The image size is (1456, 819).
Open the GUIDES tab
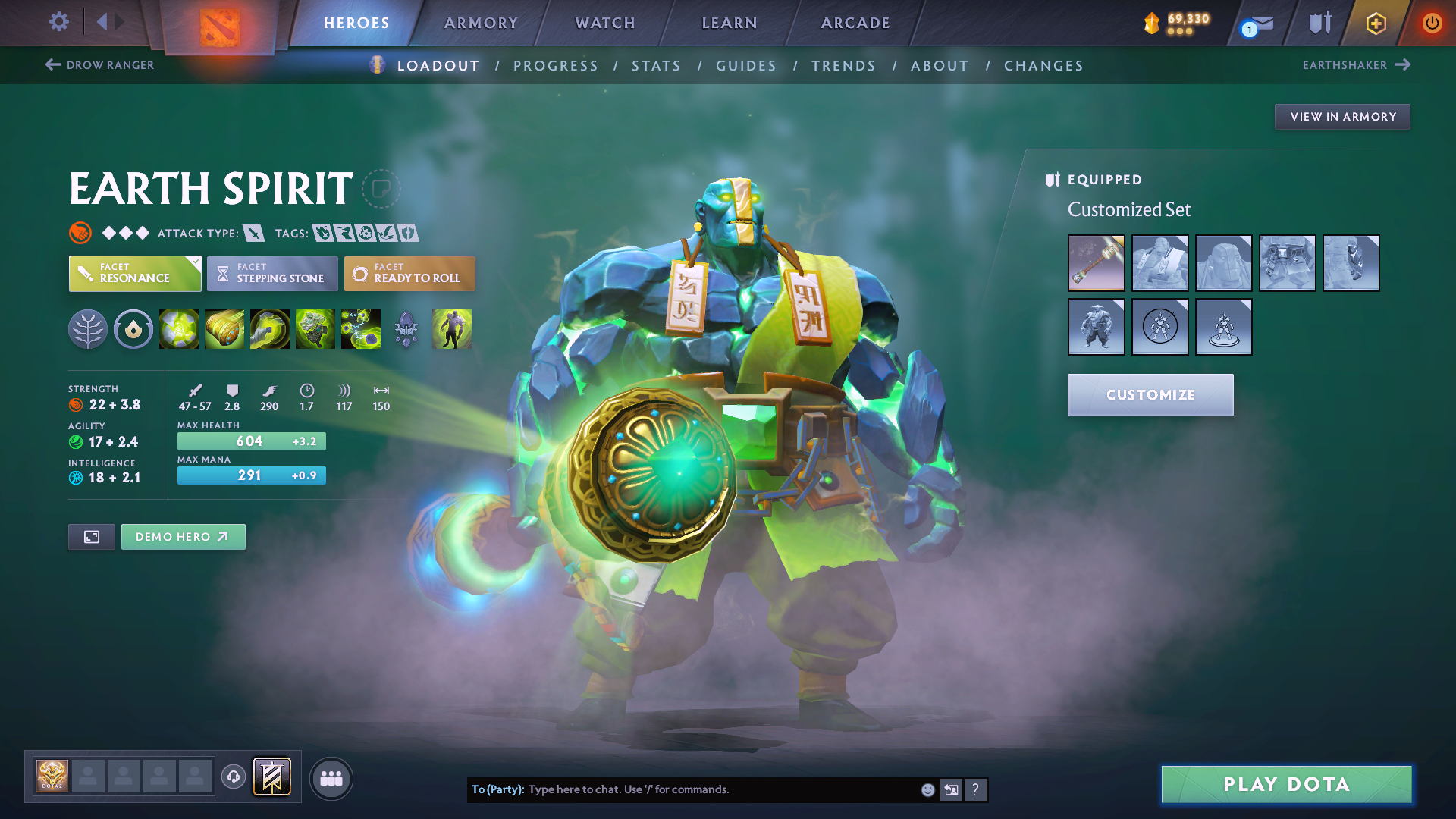pos(745,65)
